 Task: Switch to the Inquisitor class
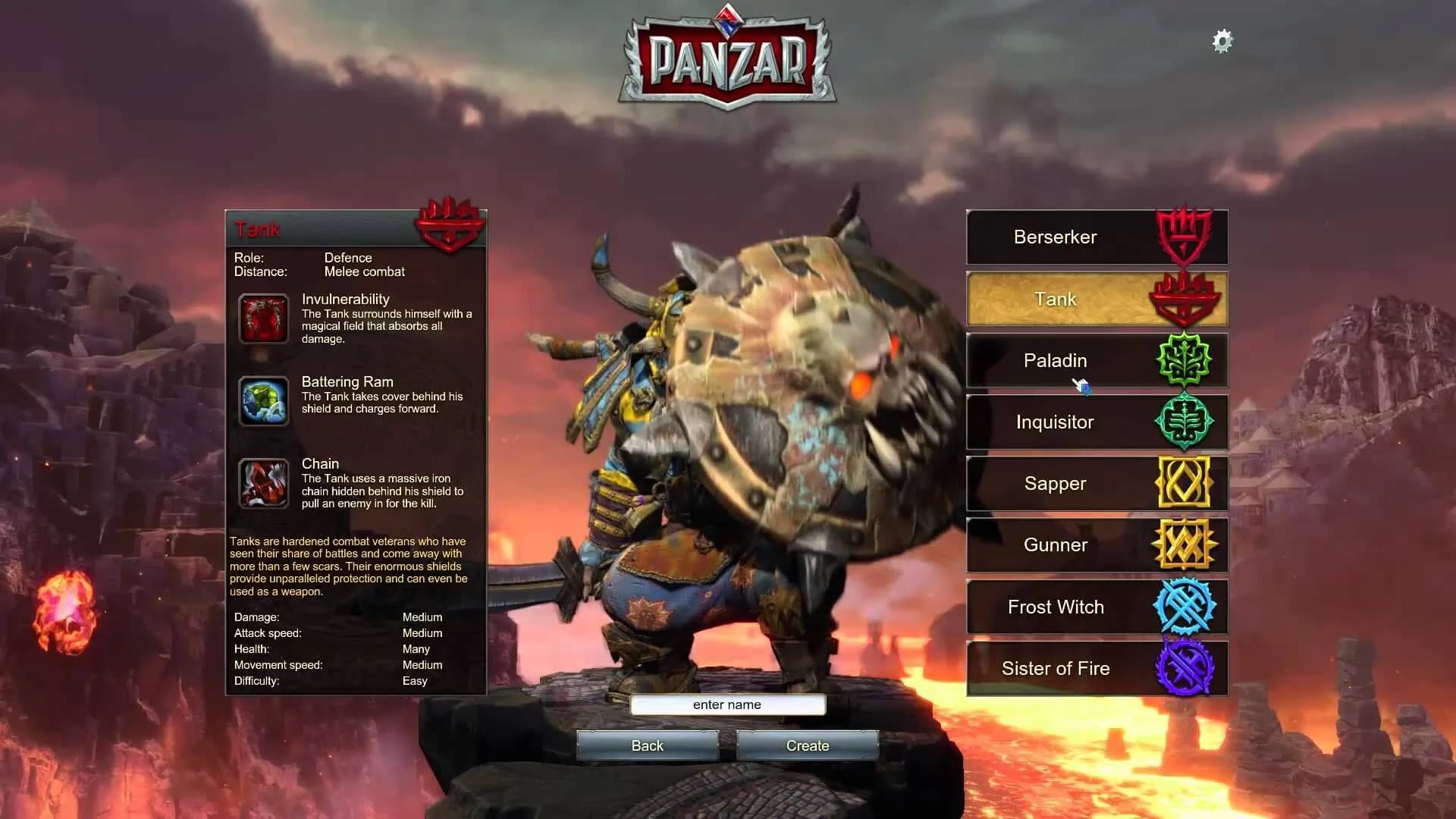[x=1056, y=422]
